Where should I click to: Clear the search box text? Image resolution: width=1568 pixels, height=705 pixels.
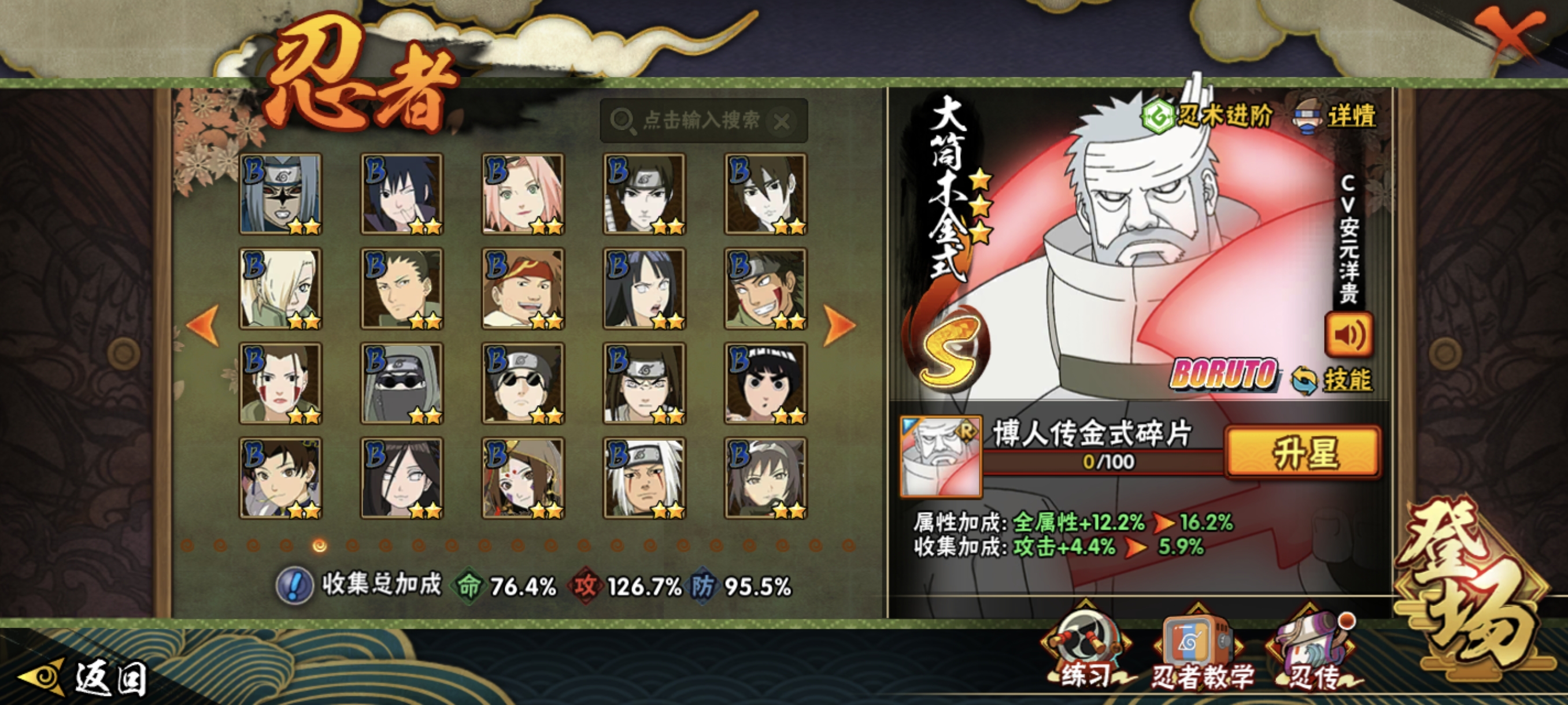click(x=782, y=122)
